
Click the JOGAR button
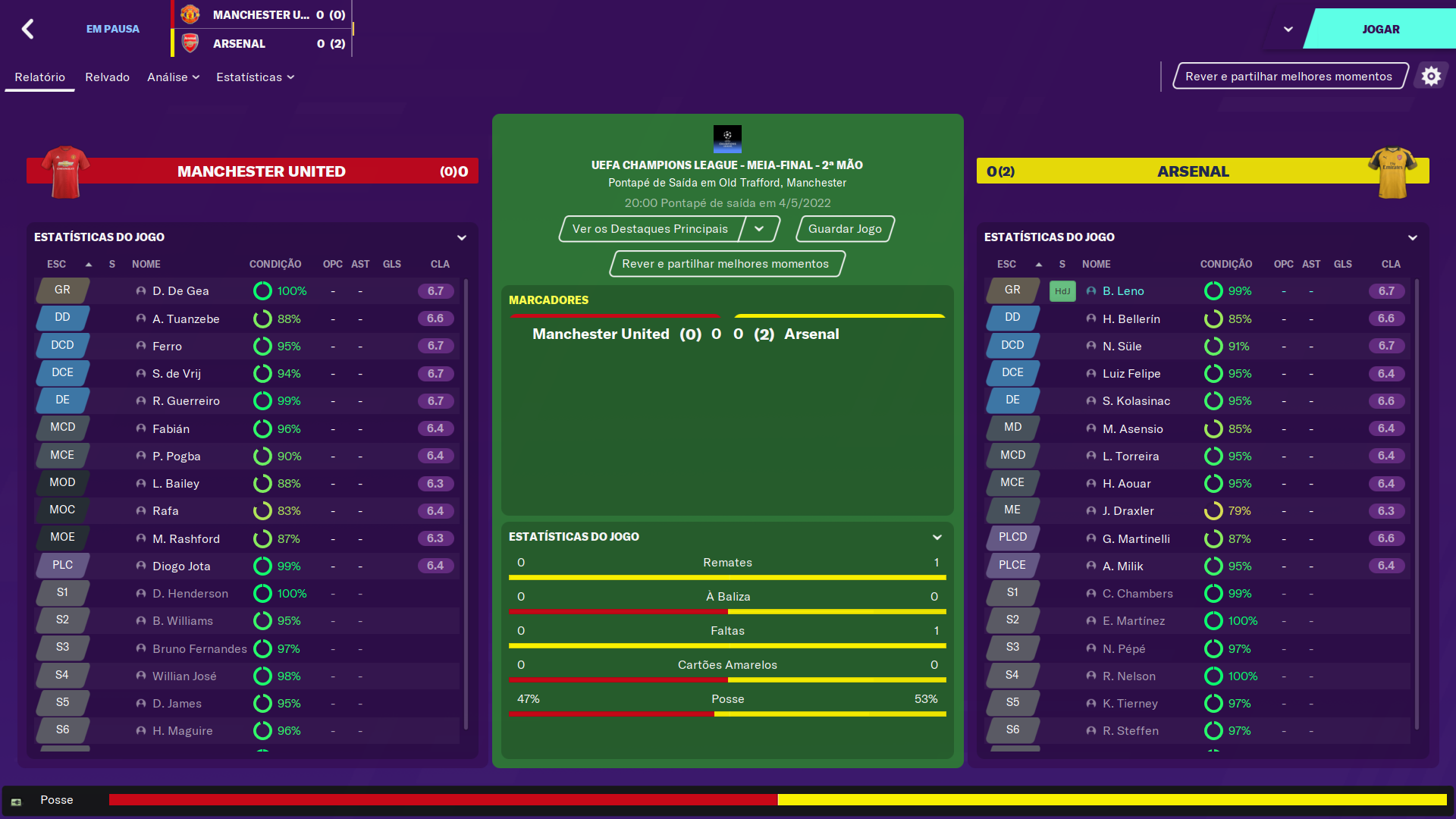(1380, 30)
